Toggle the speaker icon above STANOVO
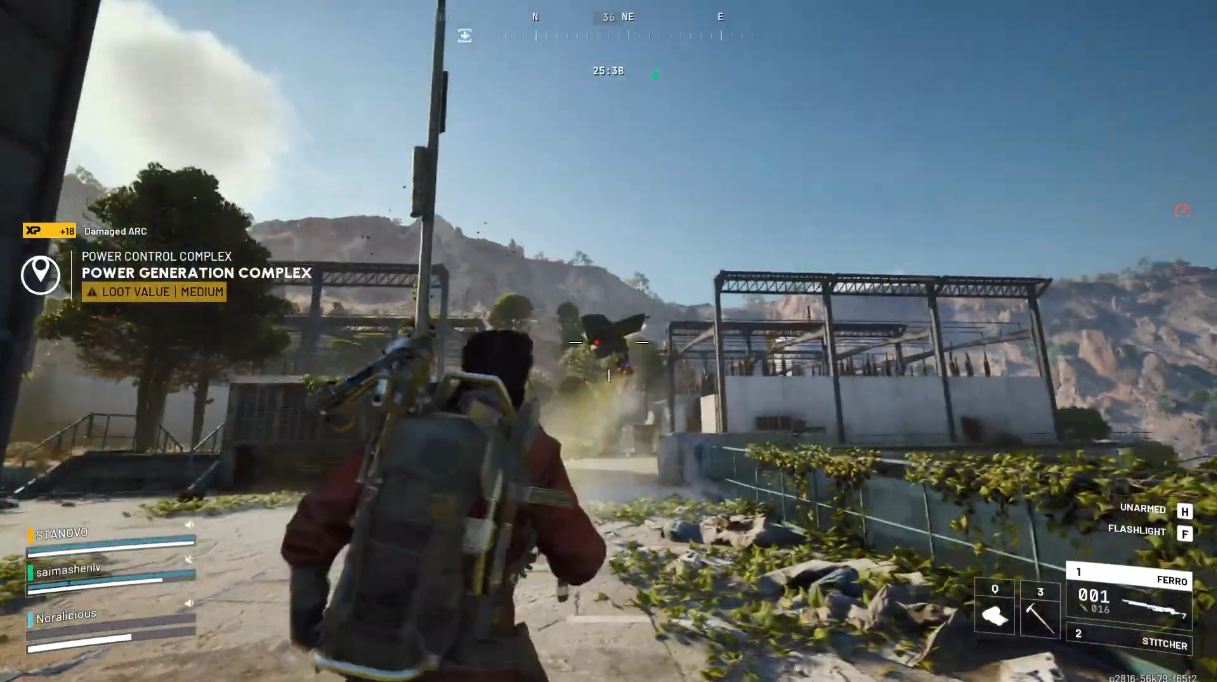The image size is (1217, 682). 188,524
